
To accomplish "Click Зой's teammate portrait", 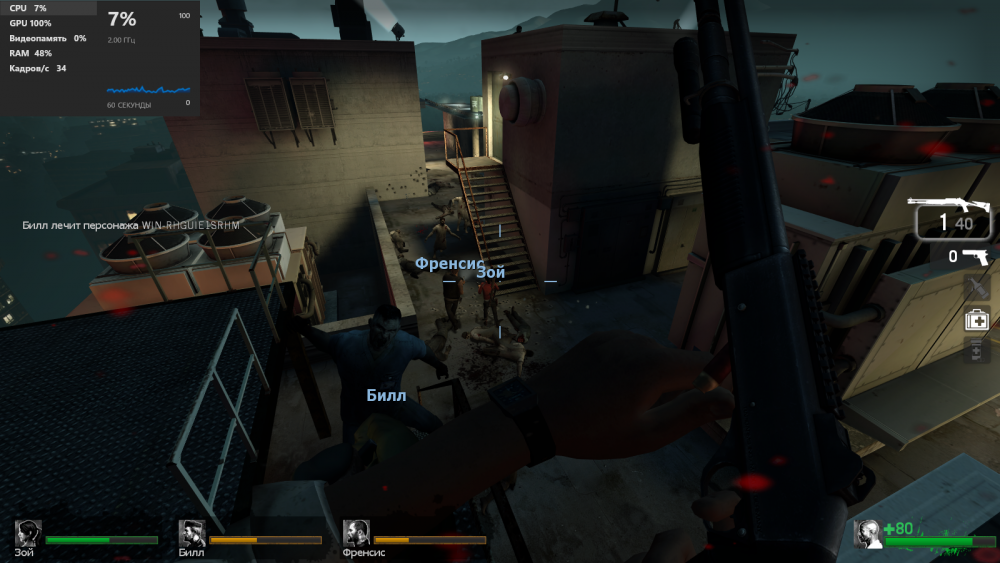I will pos(28,534).
